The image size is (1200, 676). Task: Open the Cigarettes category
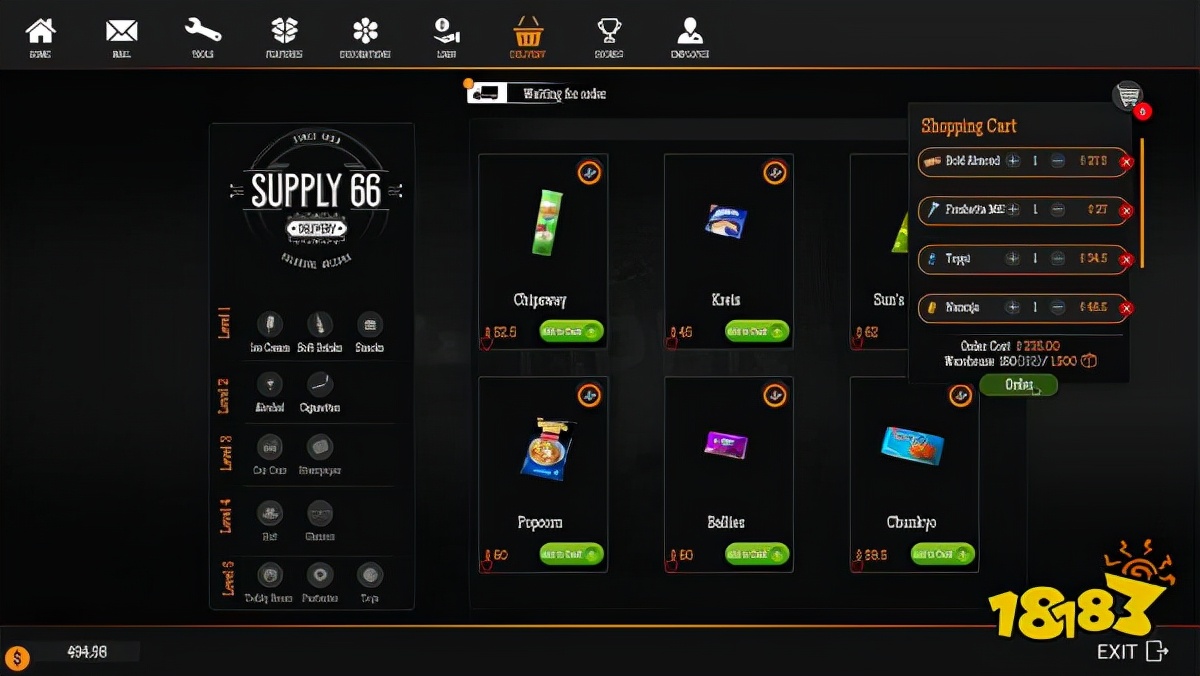320,385
